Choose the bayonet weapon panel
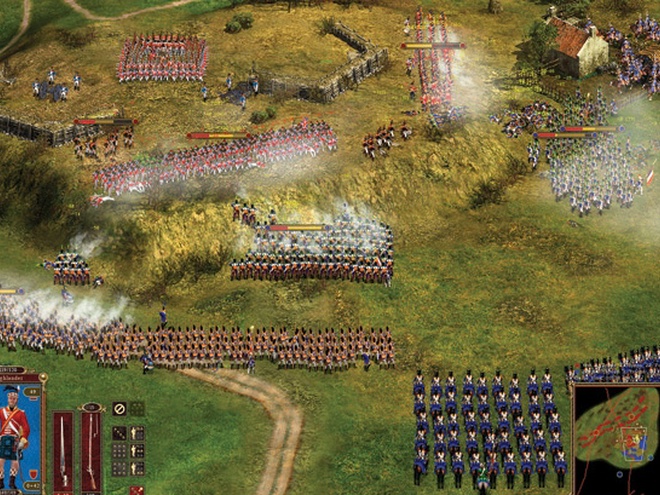660x495 pixels. pyautogui.click(x=63, y=450)
